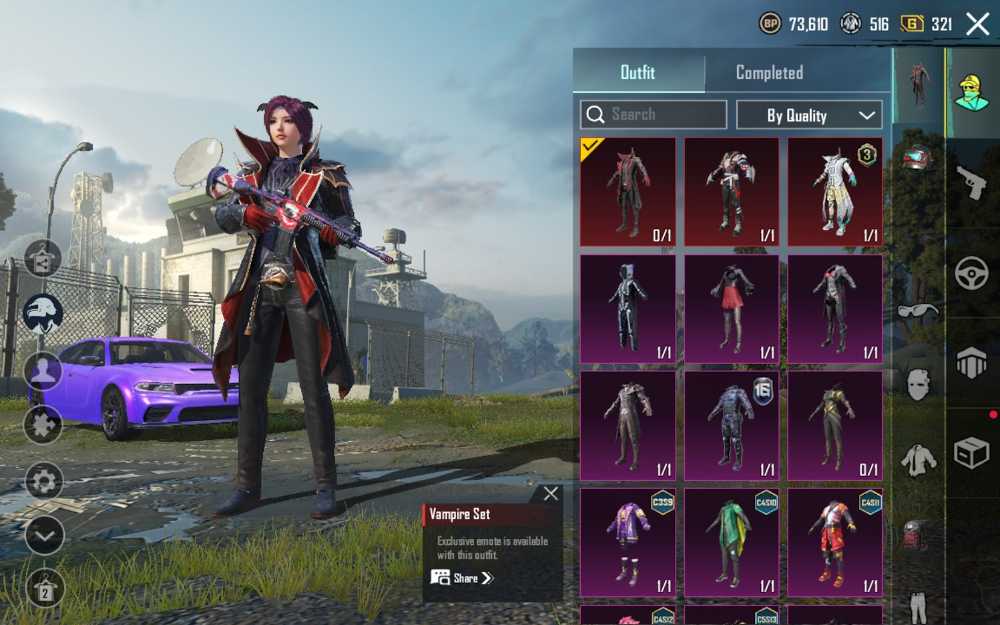Choose the white outfit with badge 3
1000x625 pixels.
click(x=835, y=192)
